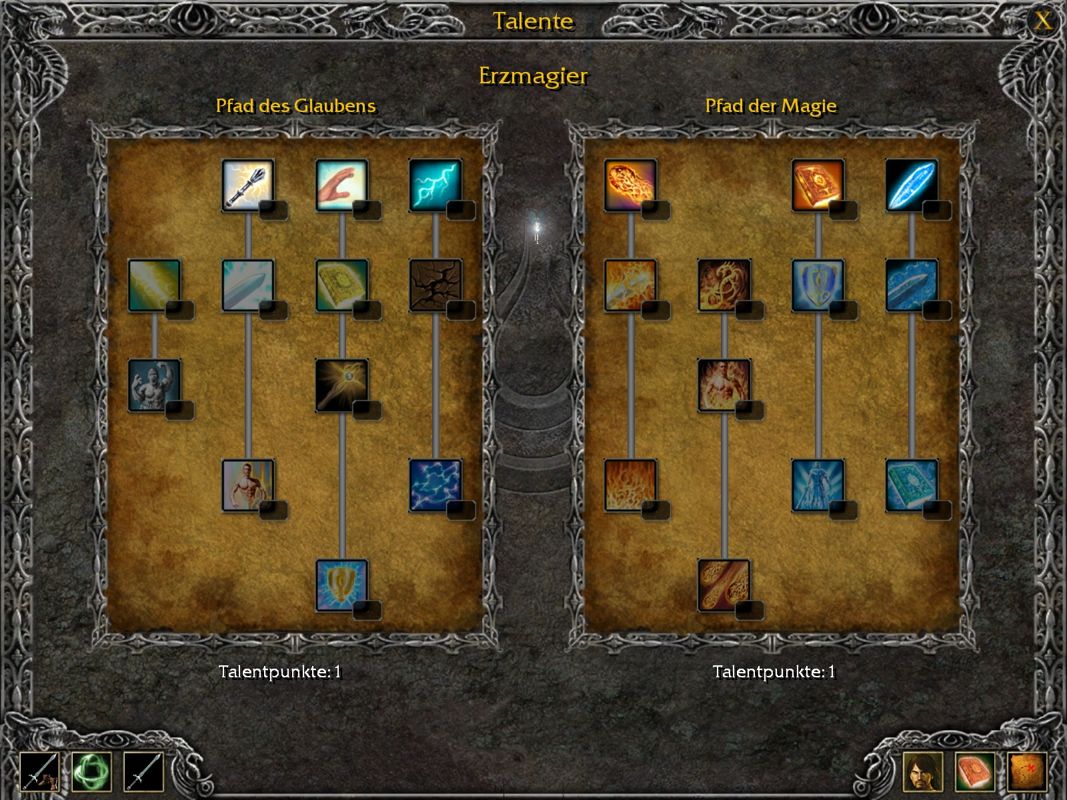This screenshot has width=1067, height=800.
Task: Pick the glowing golden staff talent
Action: tap(342, 385)
